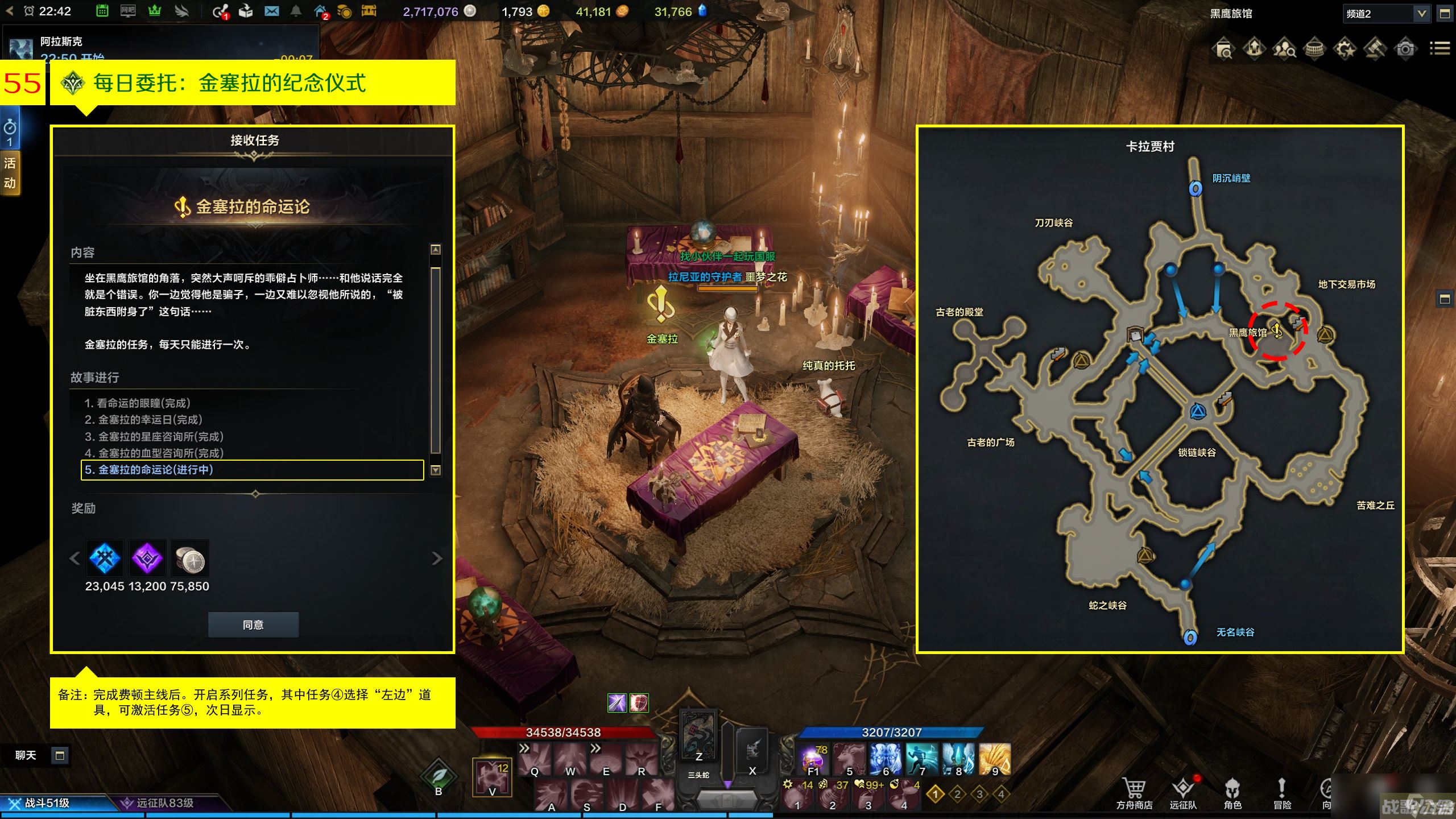The width and height of the screenshot is (1456, 819).
Task: Activate the running figure skill on slot 7
Action: click(921, 759)
